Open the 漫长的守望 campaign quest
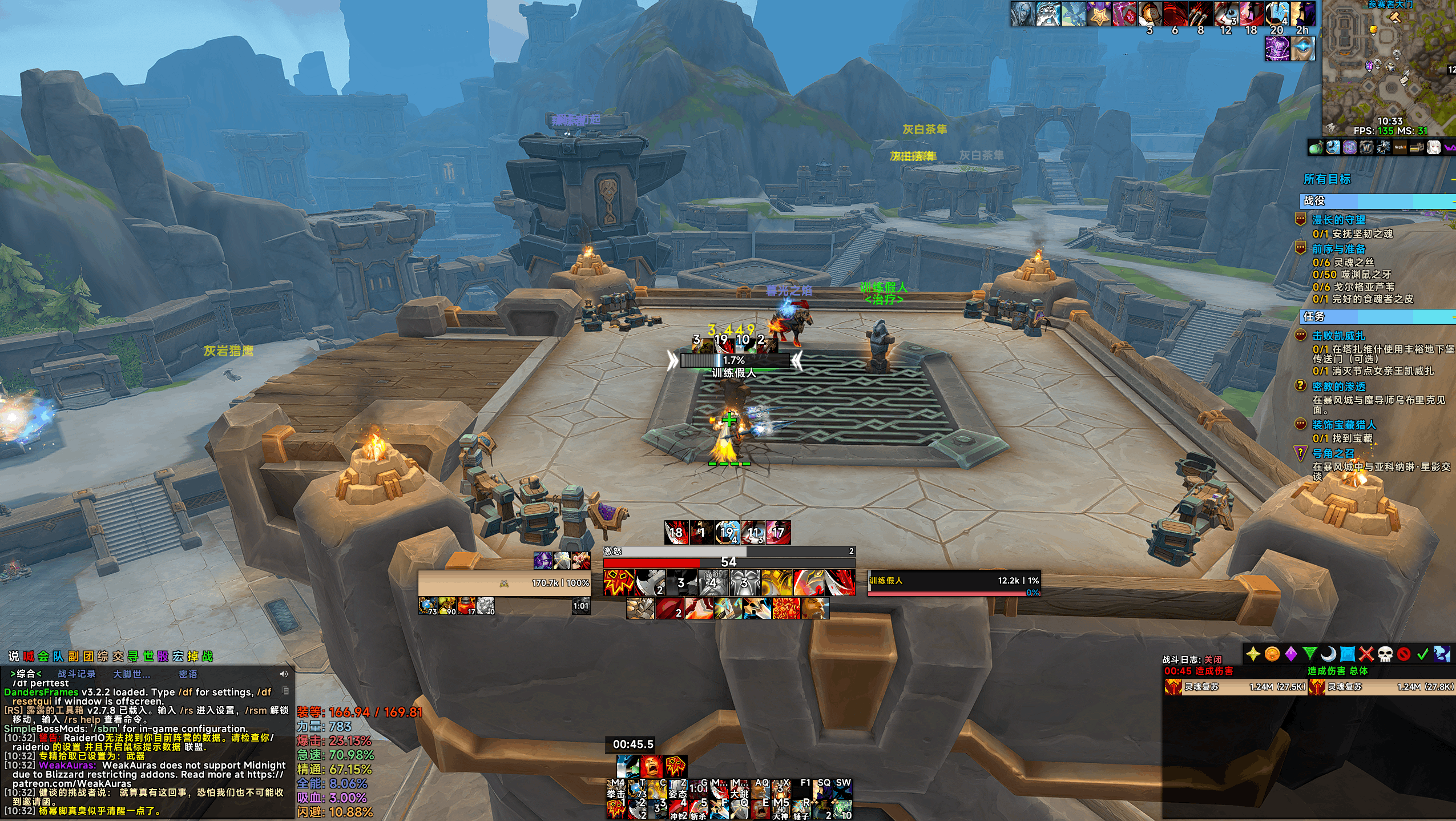 click(x=1338, y=220)
